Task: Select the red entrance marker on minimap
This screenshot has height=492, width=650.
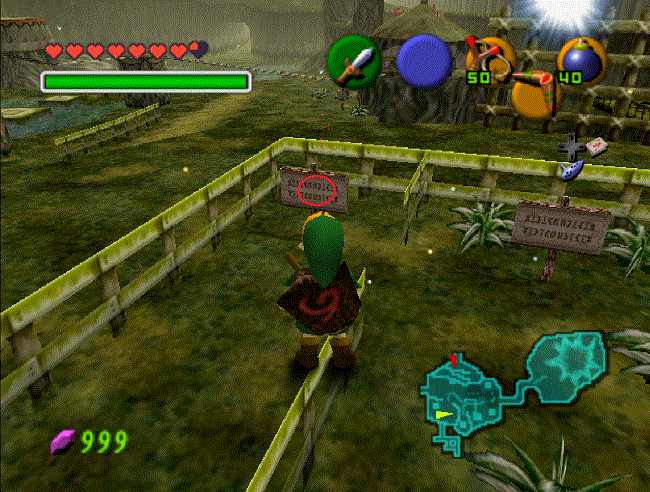Action: 454,359
